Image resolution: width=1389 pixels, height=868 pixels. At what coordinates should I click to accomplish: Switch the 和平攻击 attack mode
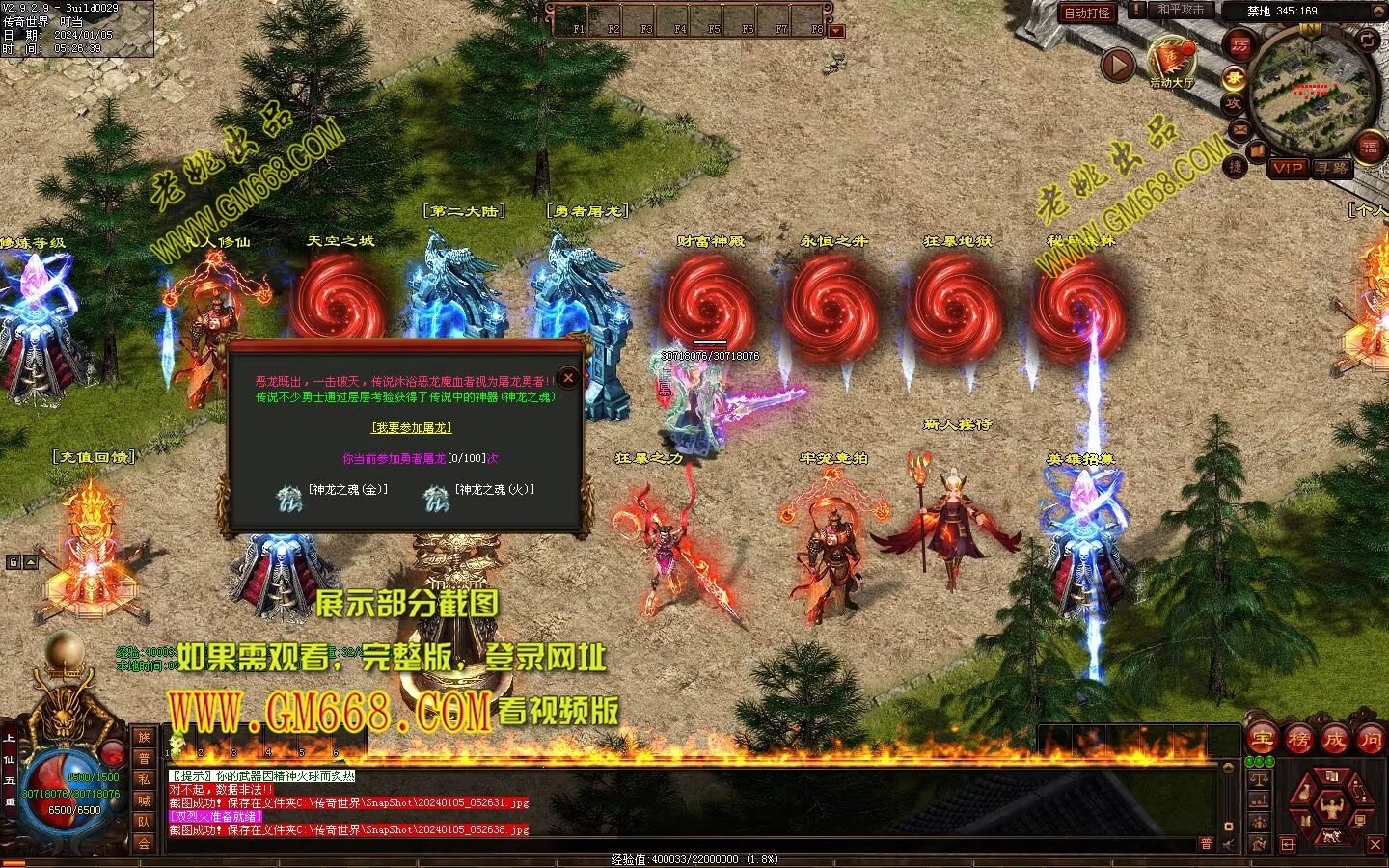1181,10
